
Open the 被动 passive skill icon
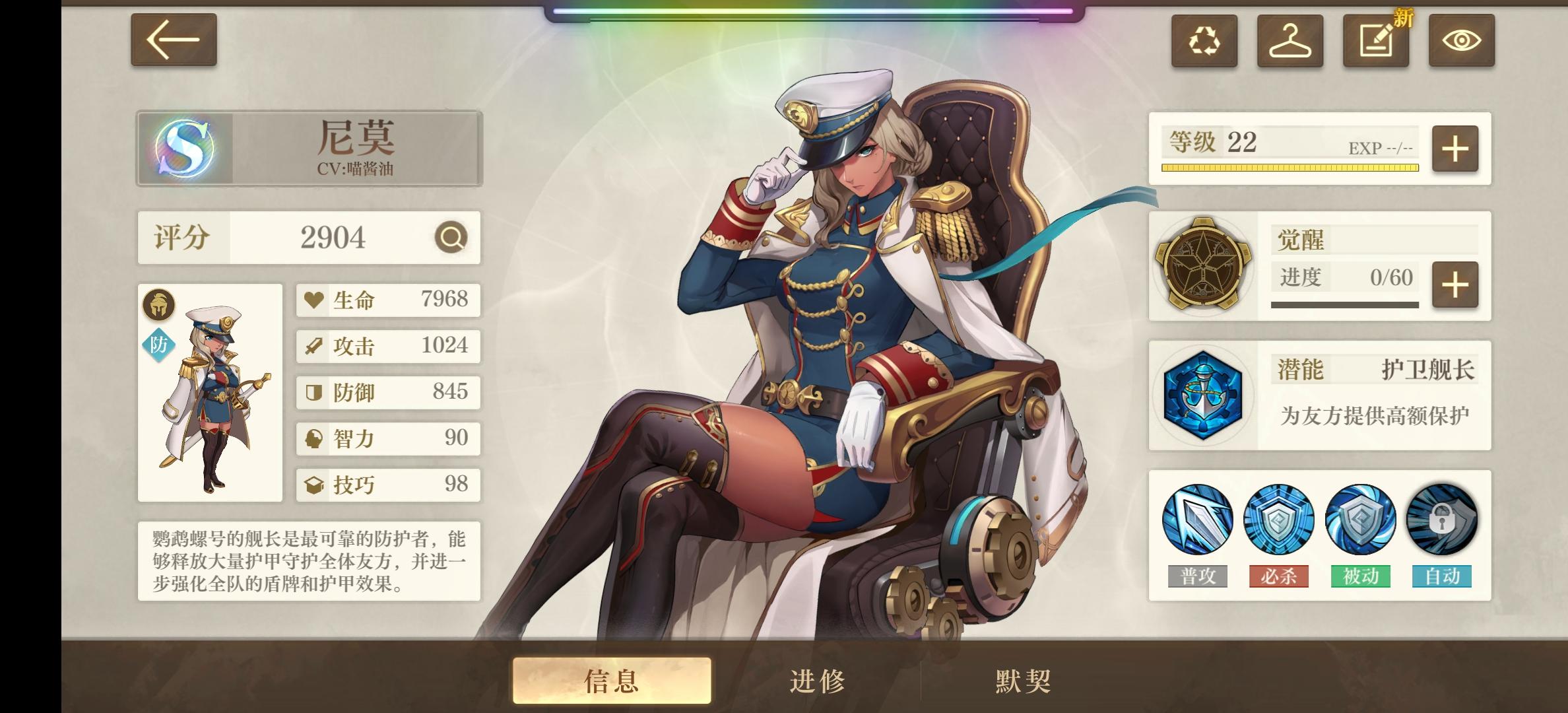click(1361, 520)
